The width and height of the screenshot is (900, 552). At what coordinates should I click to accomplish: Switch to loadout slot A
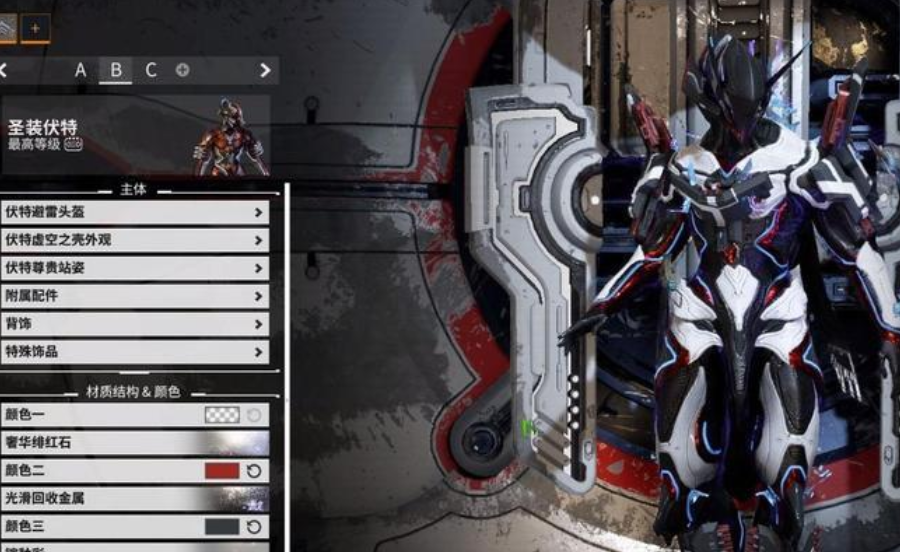click(x=81, y=70)
